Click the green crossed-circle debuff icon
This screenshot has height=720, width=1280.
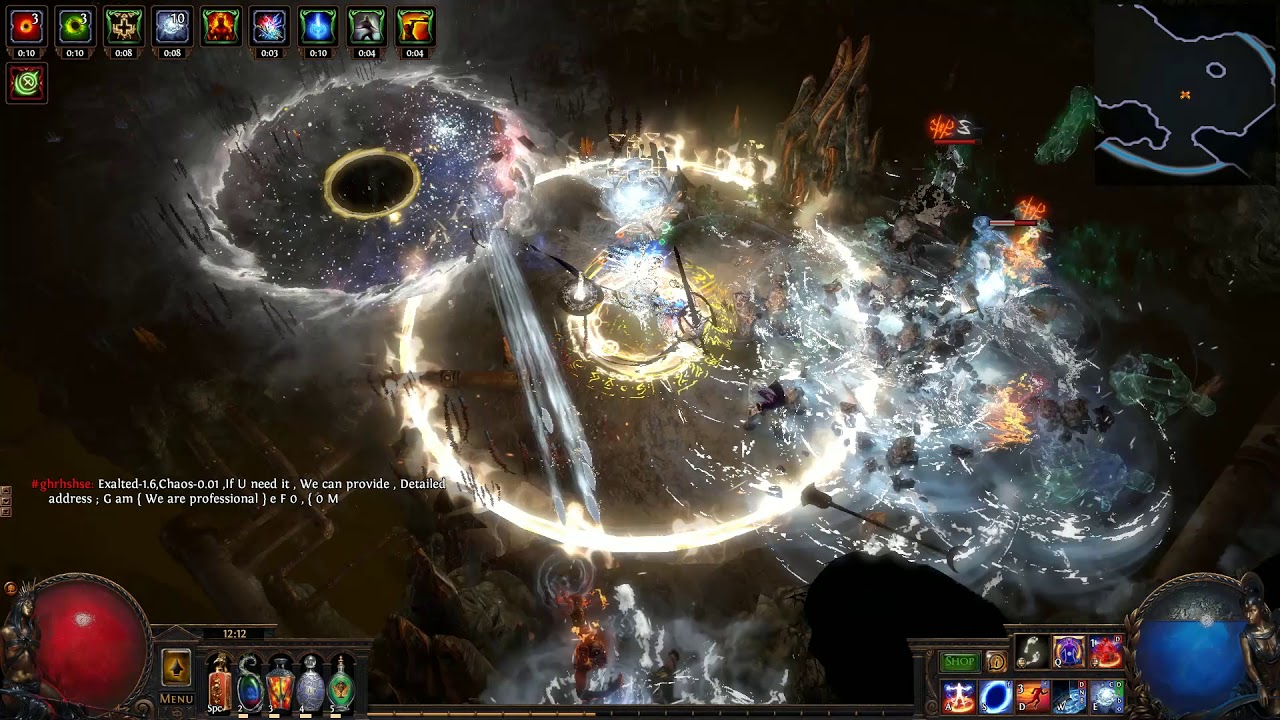click(26, 83)
